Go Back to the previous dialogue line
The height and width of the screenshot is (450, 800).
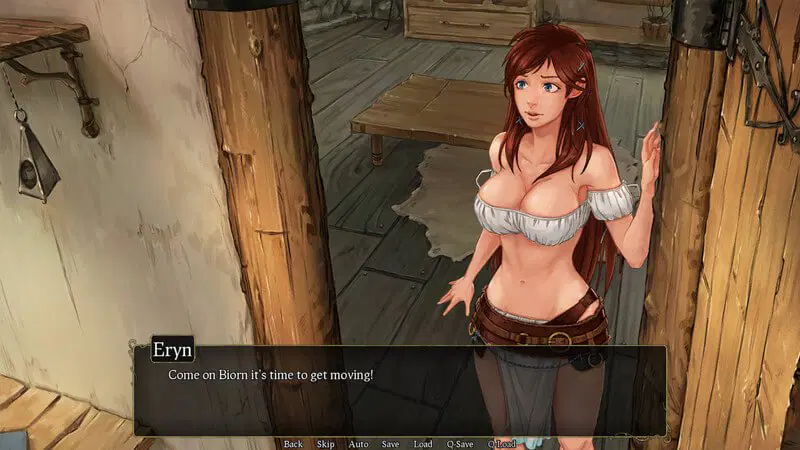coord(293,444)
